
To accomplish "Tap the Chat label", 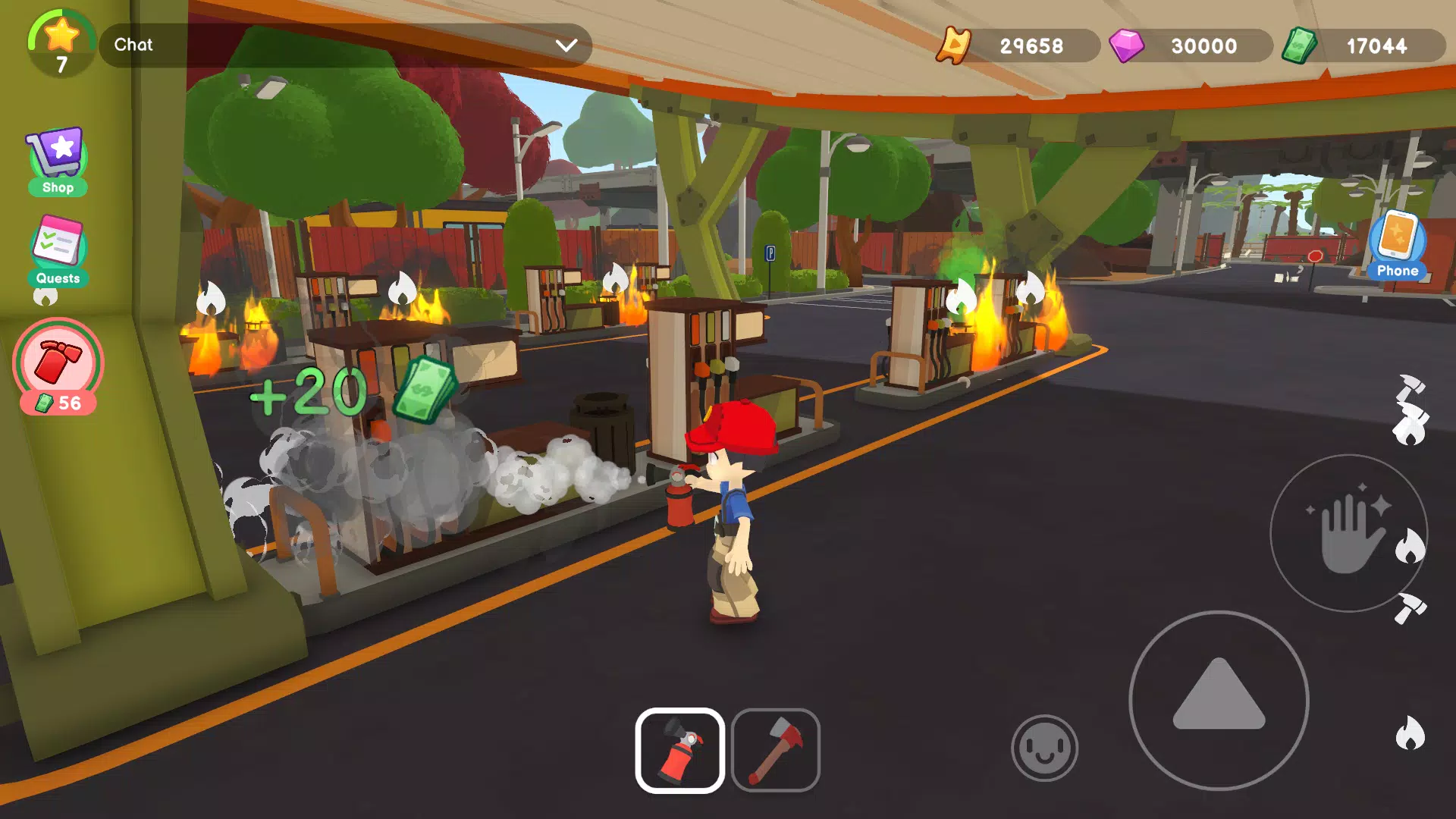I will pos(133,44).
